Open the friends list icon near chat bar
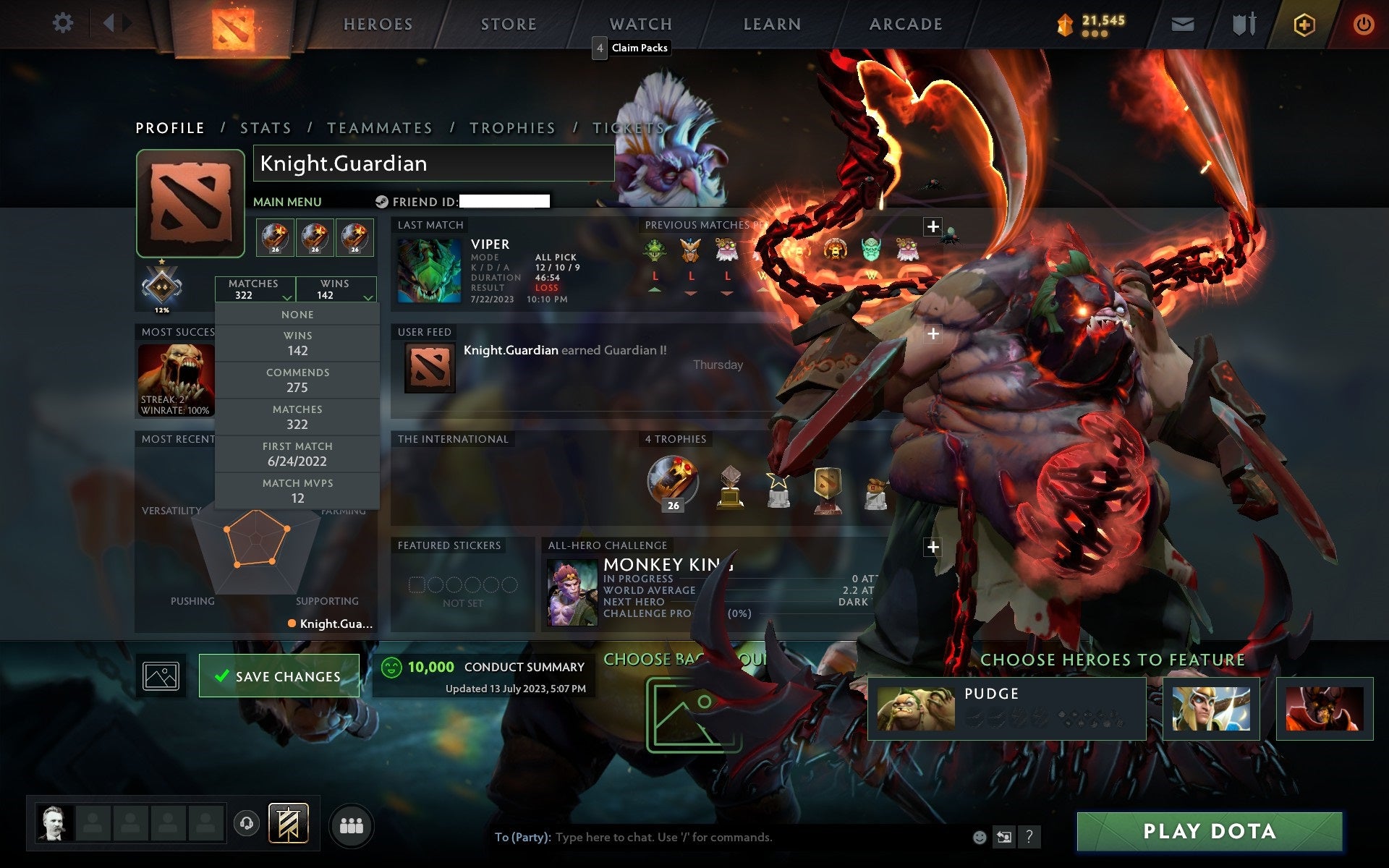 coord(351,825)
